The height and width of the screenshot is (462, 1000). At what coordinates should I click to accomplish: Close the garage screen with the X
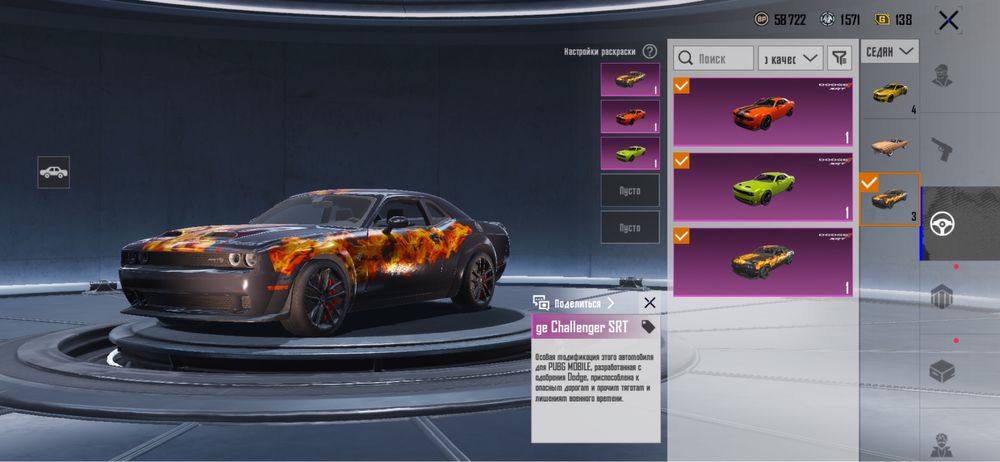click(947, 20)
